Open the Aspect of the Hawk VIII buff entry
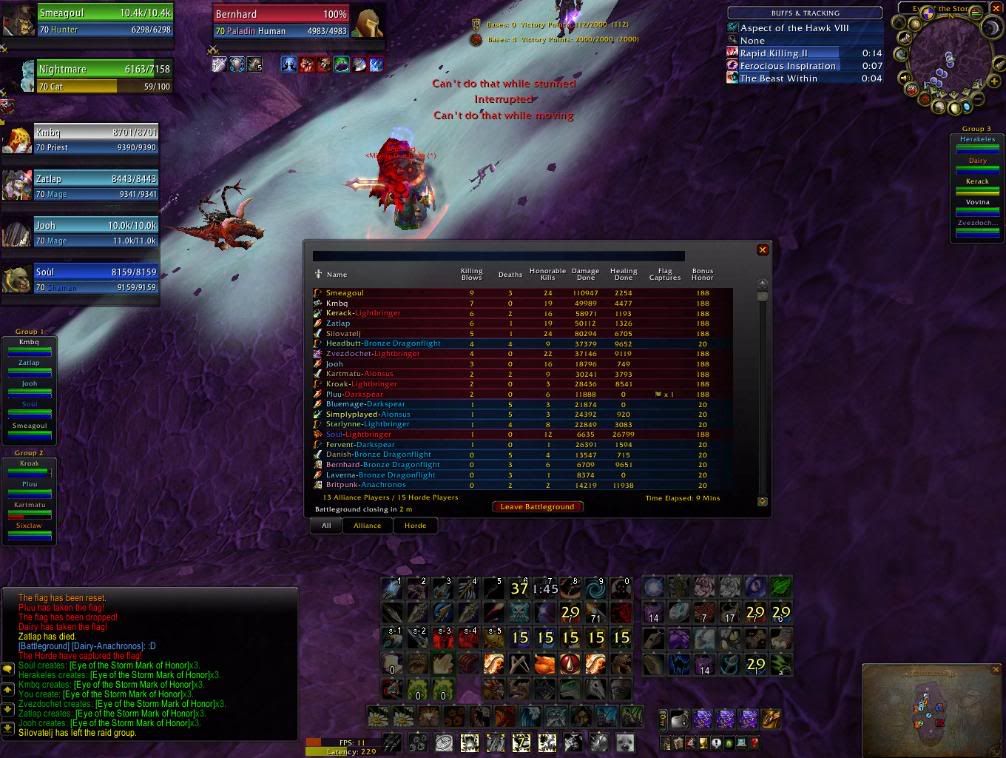1006x758 pixels. pos(795,28)
